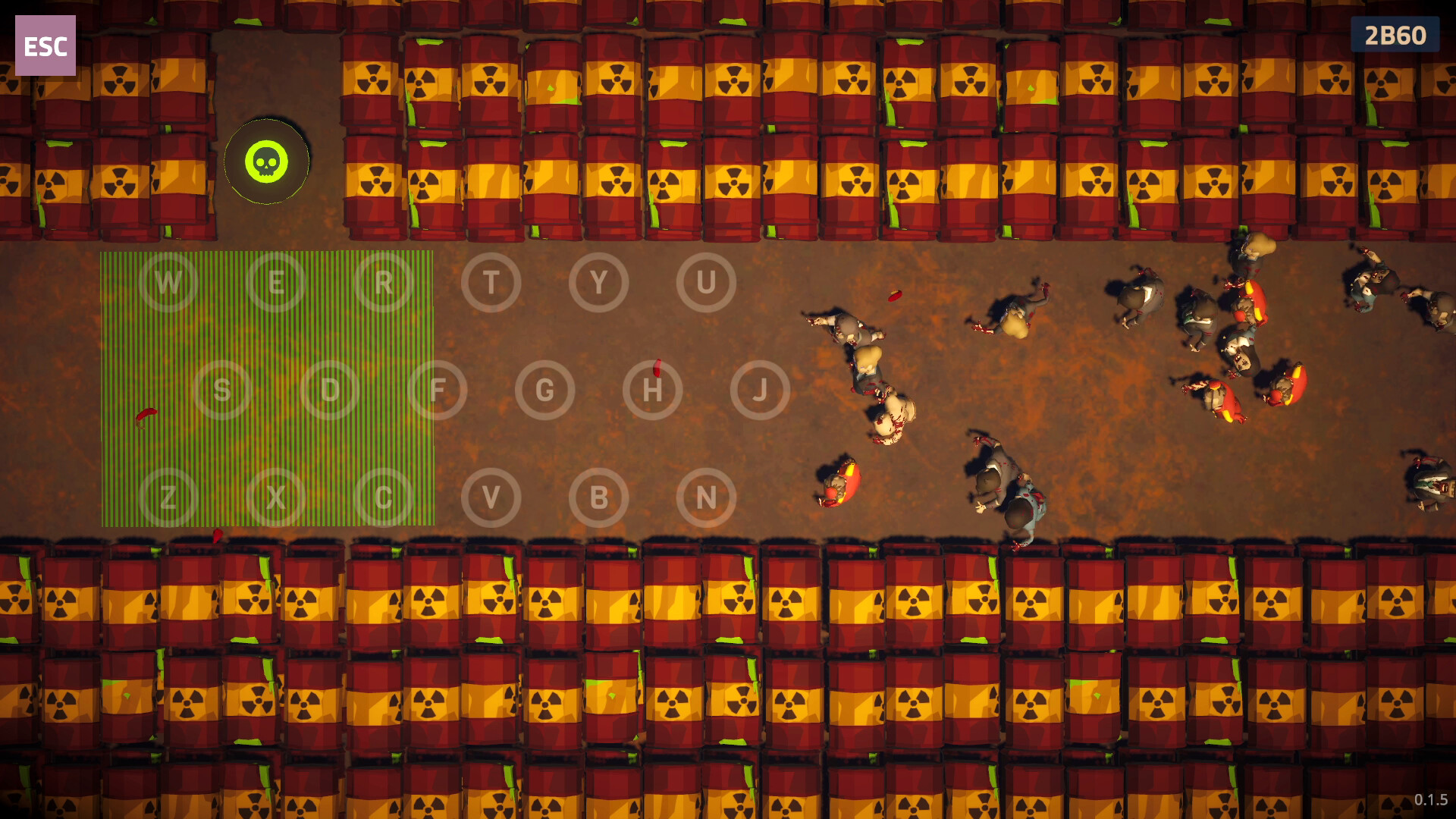This screenshot has width=1456, height=819.
Task: Select the Z key circle
Action: pos(168,497)
